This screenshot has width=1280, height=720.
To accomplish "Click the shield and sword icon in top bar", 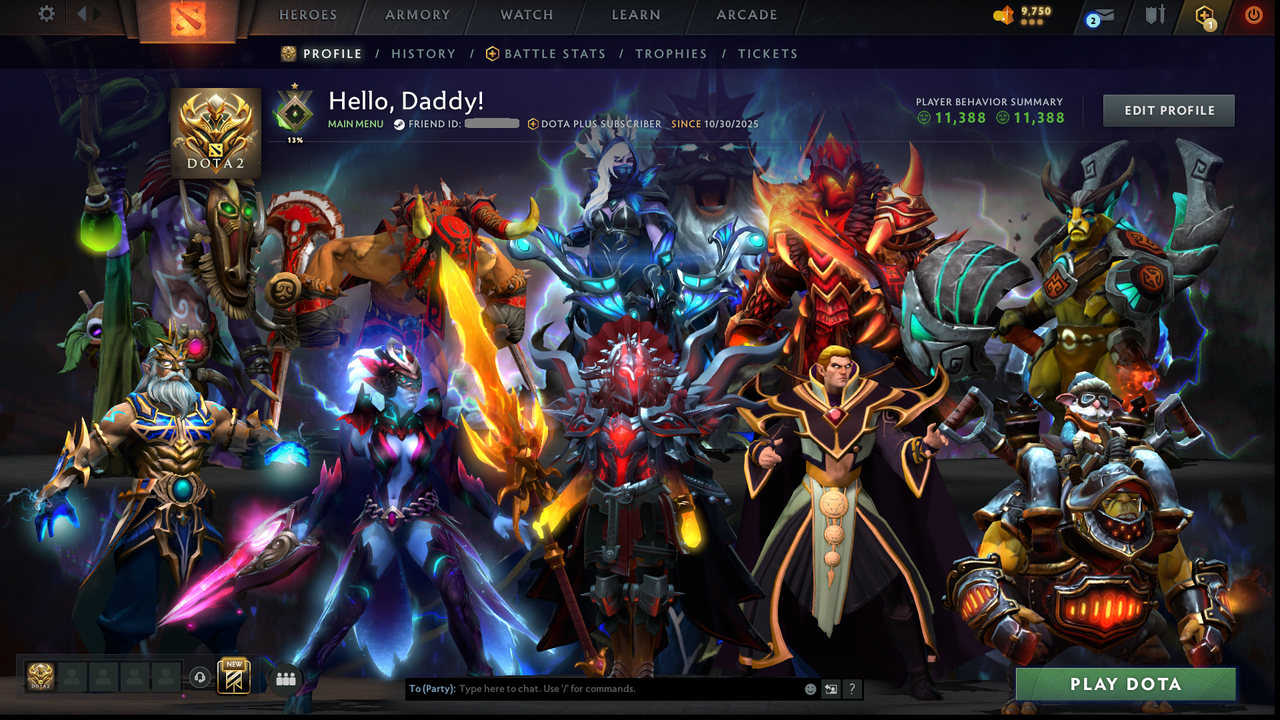I will tap(1155, 14).
